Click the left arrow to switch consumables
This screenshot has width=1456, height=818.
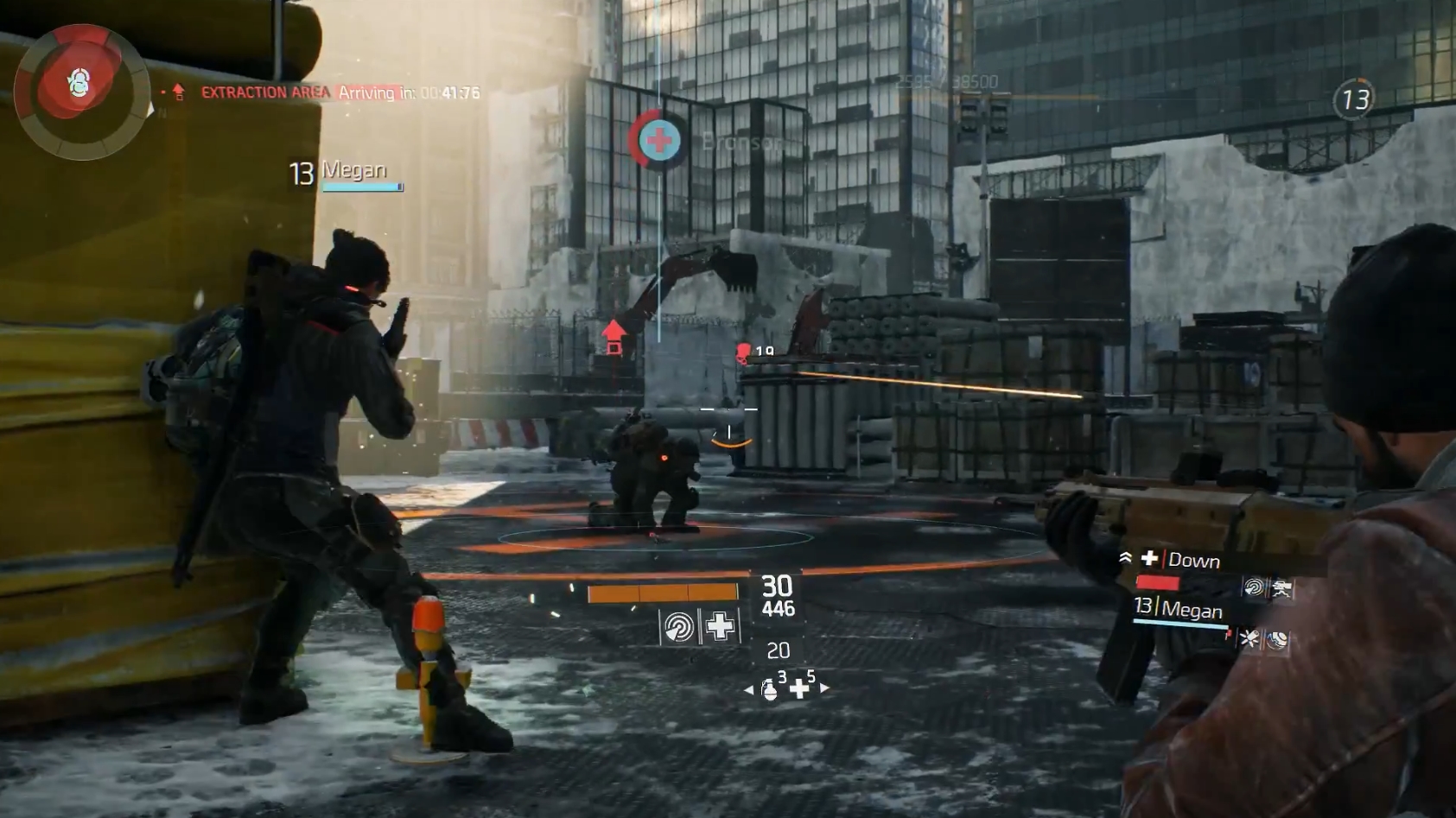750,689
